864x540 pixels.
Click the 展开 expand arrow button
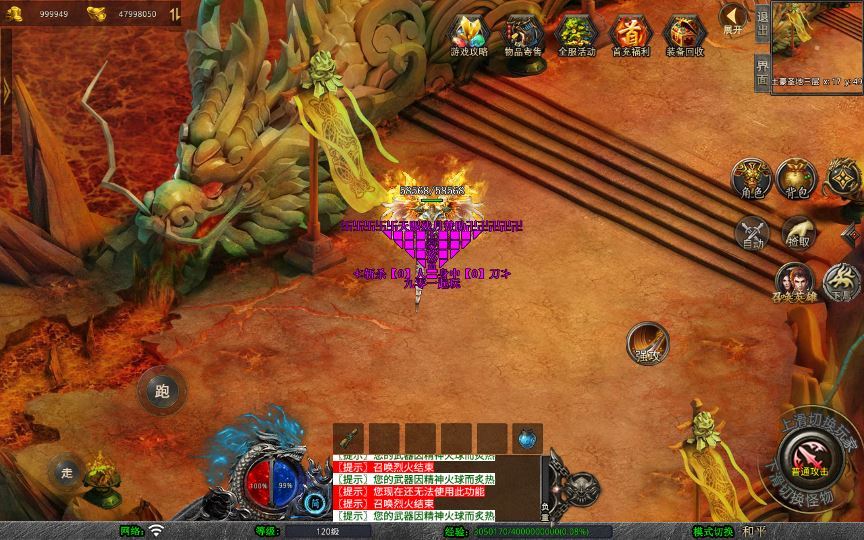pyautogui.click(x=734, y=19)
